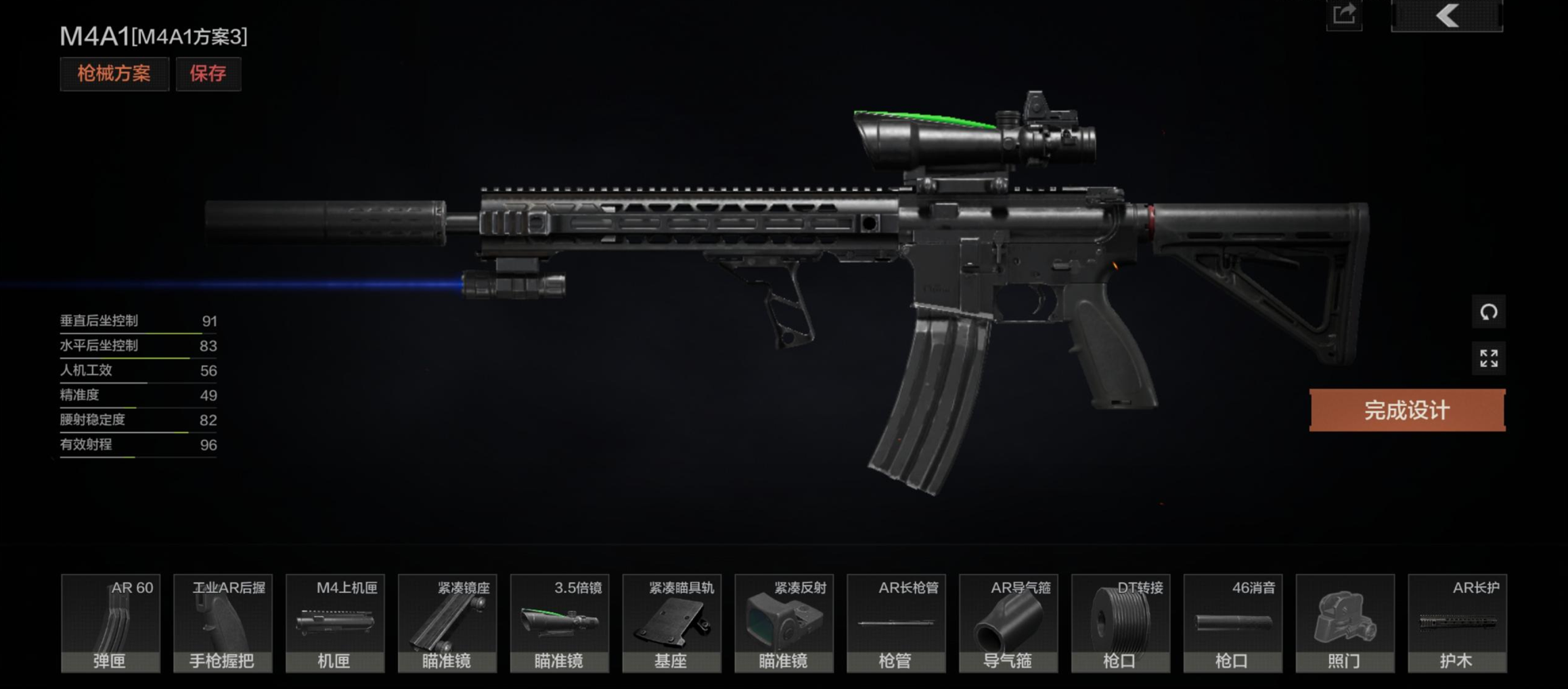Confirm with the 完成设计 button

click(x=1407, y=410)
